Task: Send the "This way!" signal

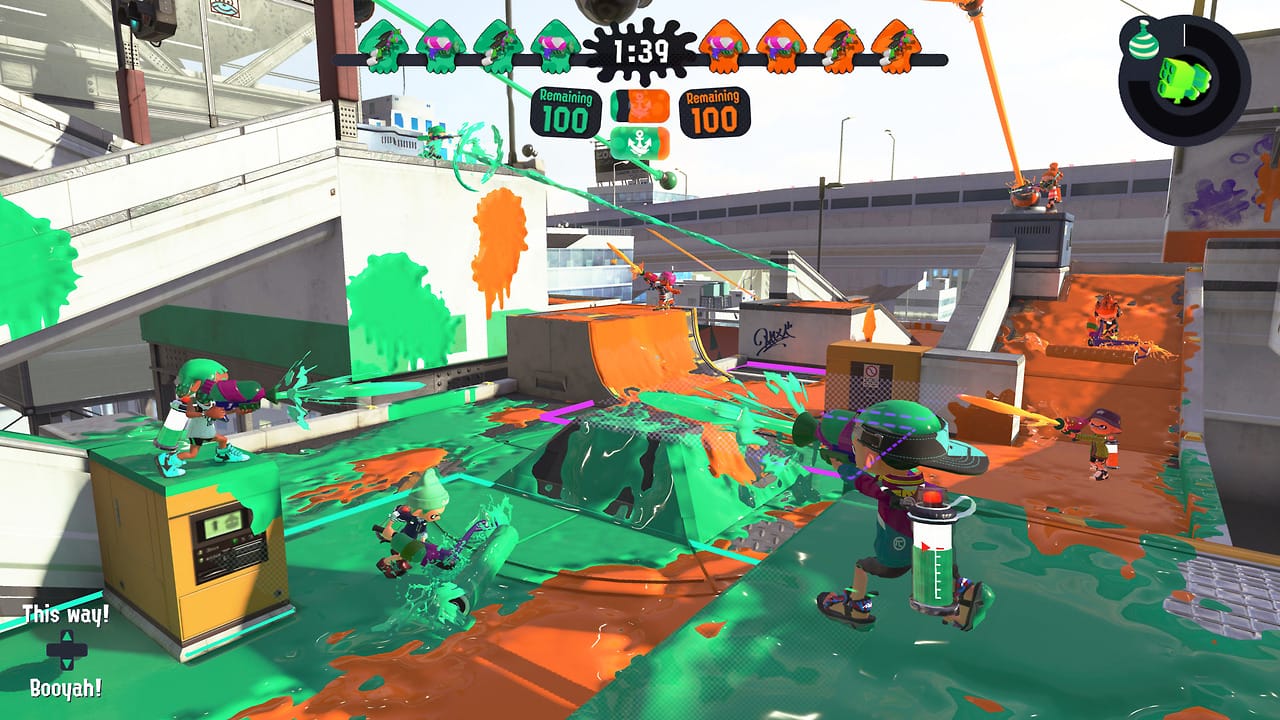Action: (x=66, y=614)
